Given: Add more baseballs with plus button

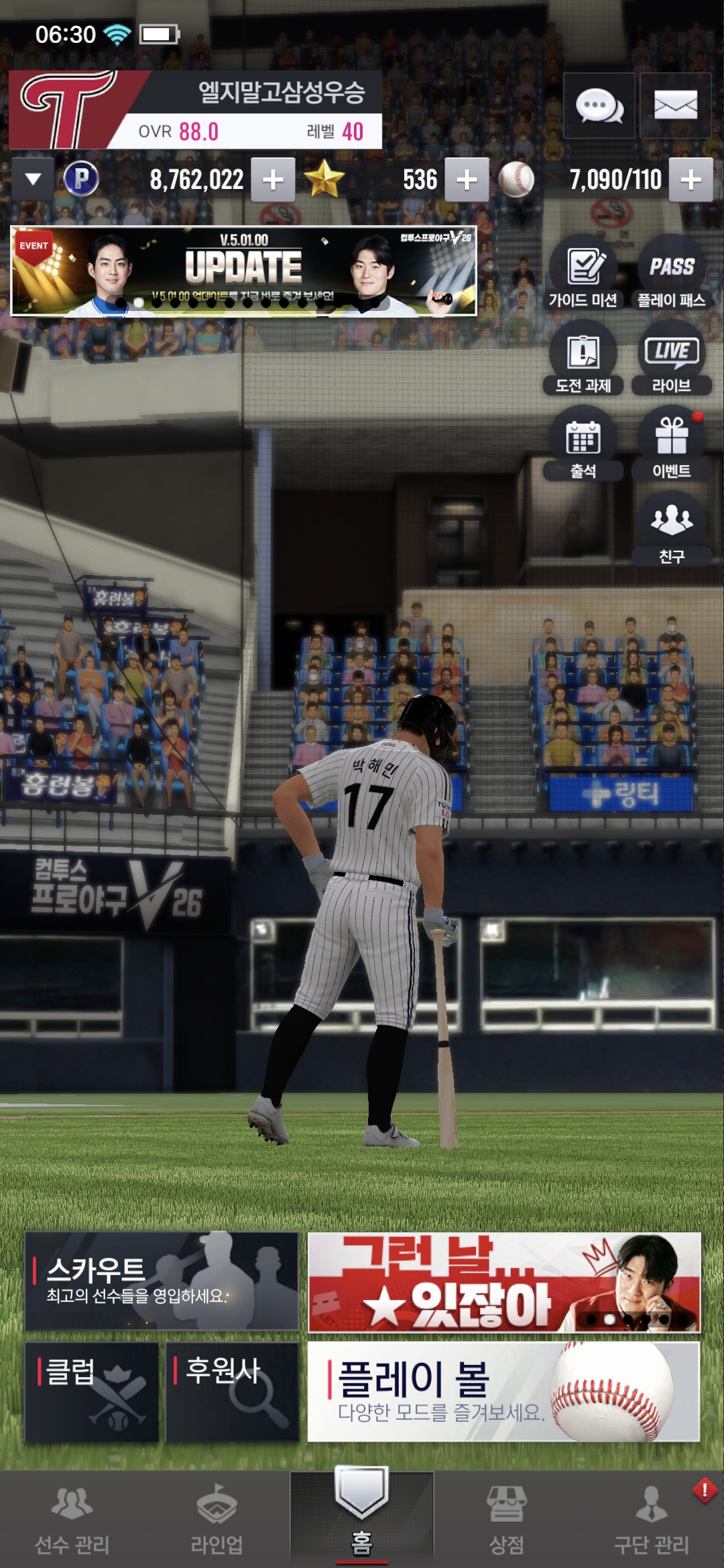Looking at the screenshot, I should 690,180.
